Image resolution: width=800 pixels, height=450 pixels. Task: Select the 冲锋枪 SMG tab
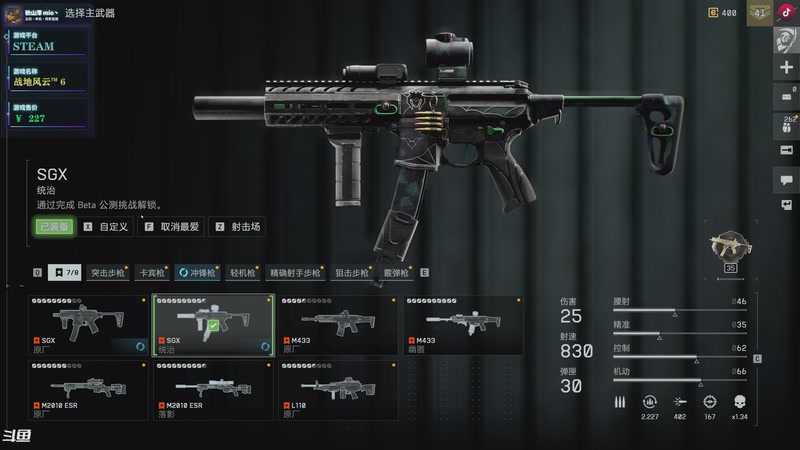(199, 272)
